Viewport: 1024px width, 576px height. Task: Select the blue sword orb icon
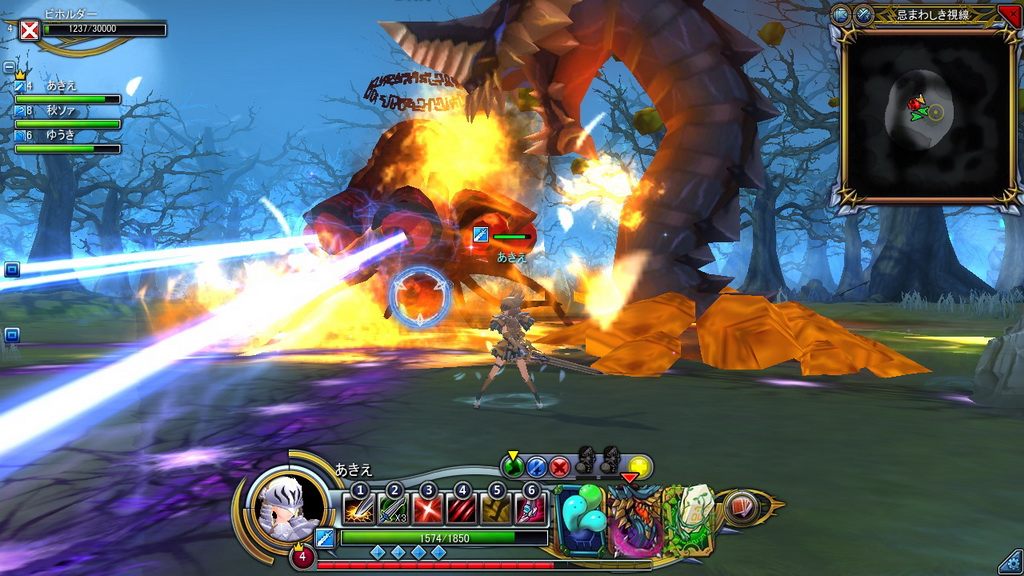537,466
